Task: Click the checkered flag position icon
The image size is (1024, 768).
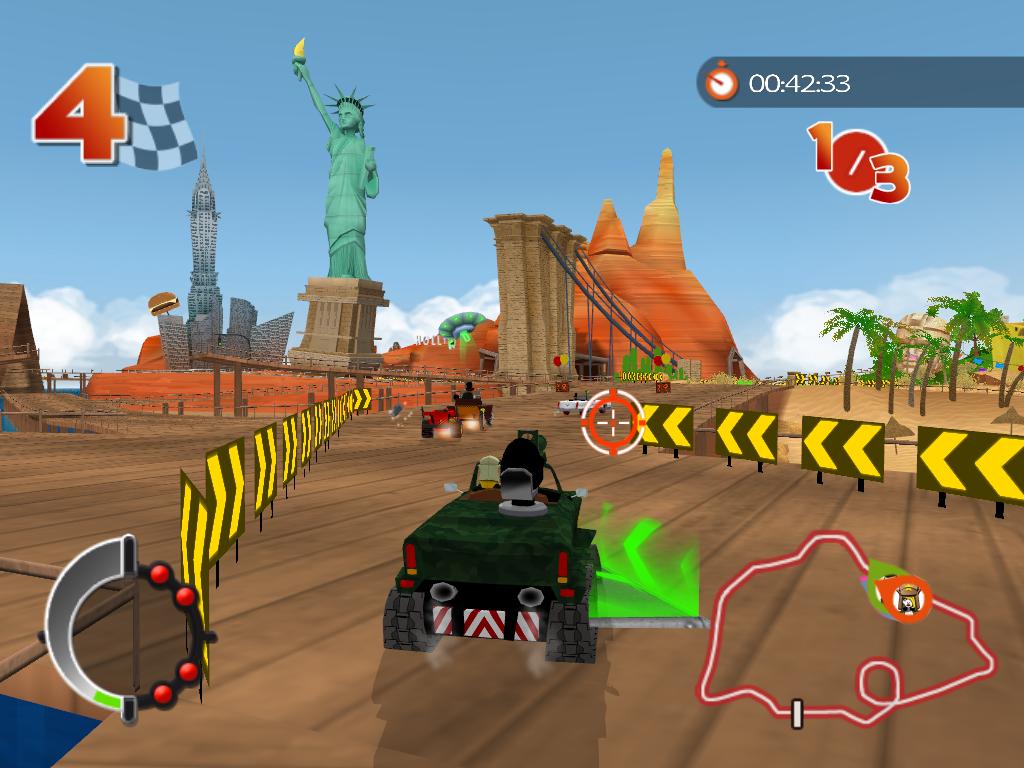Action: (155, 122)
